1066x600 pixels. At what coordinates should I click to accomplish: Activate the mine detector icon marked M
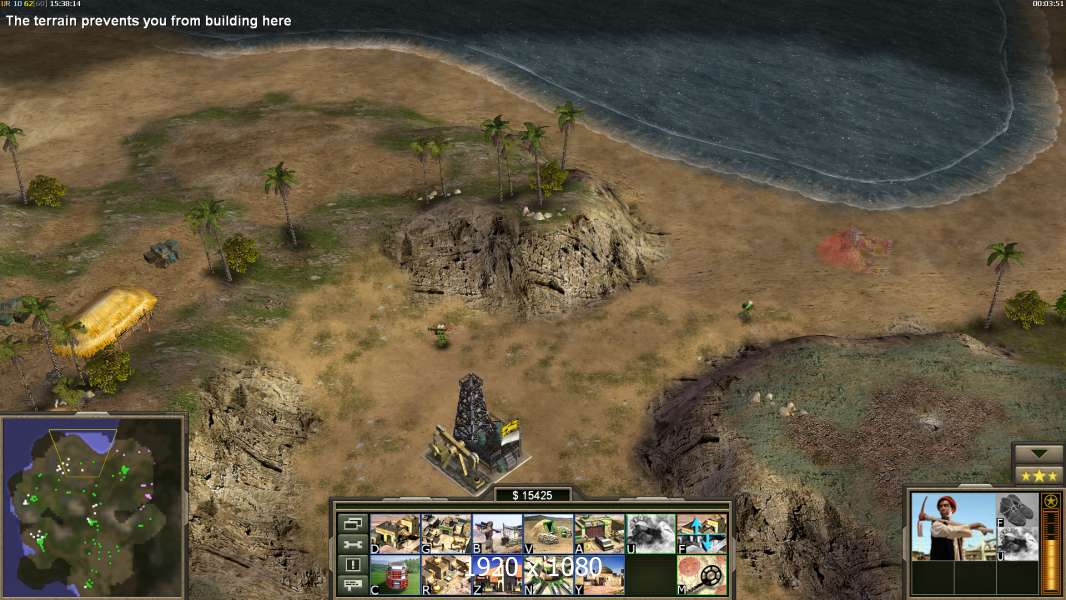(x=702, y=575)
